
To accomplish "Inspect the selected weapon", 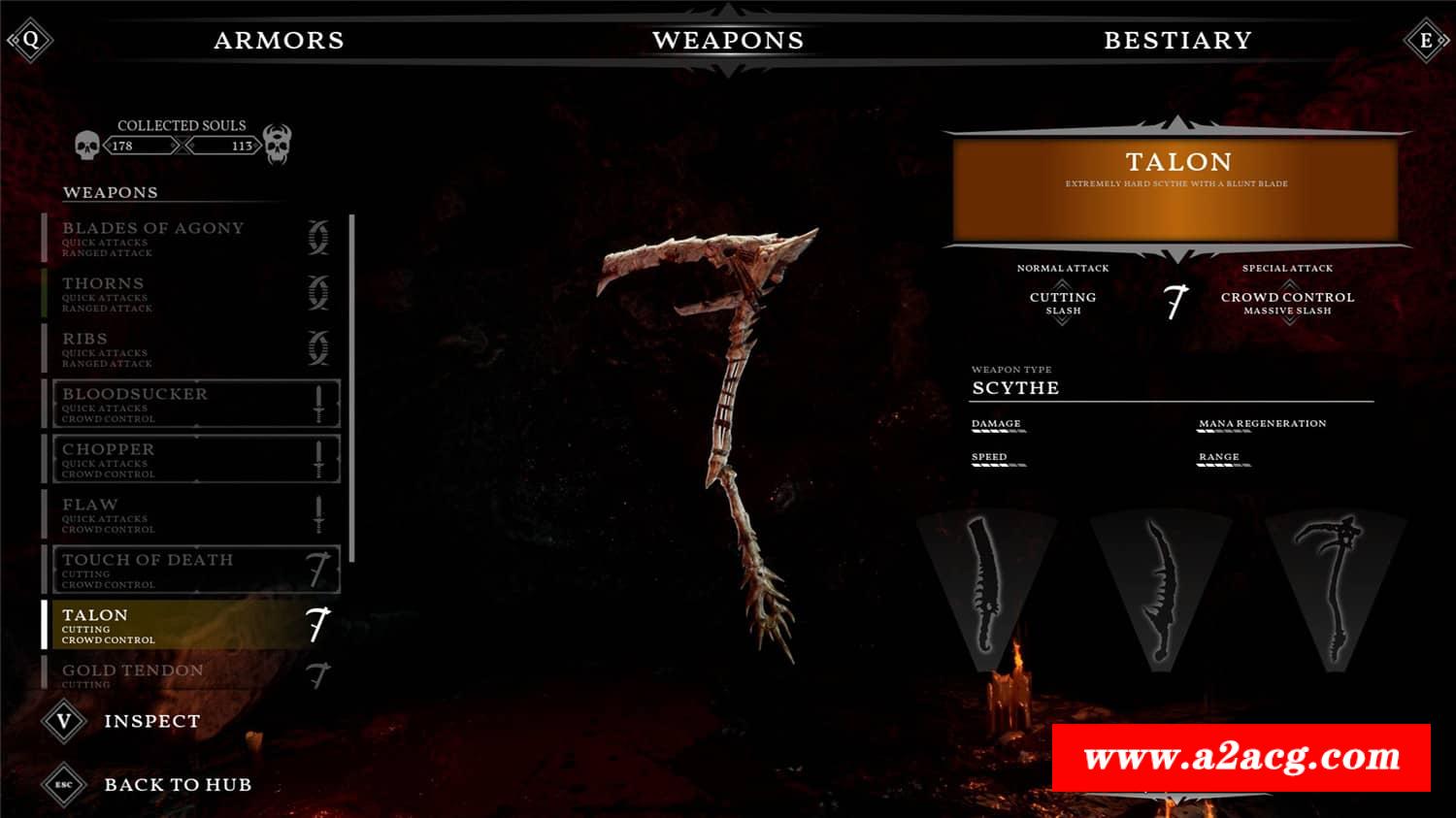I will [x=150, y=721].
